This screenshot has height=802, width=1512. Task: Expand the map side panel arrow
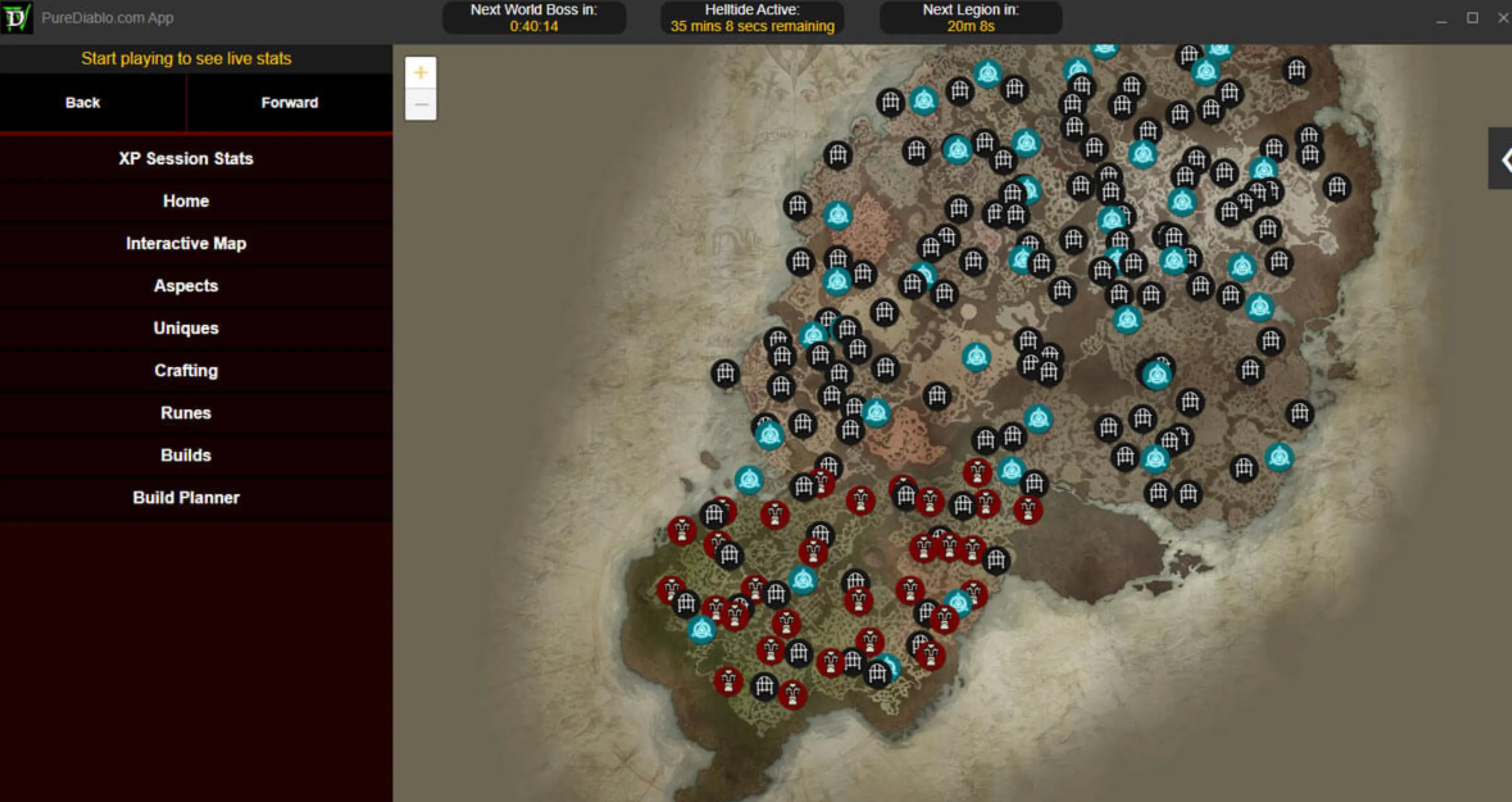(1504, 159)
